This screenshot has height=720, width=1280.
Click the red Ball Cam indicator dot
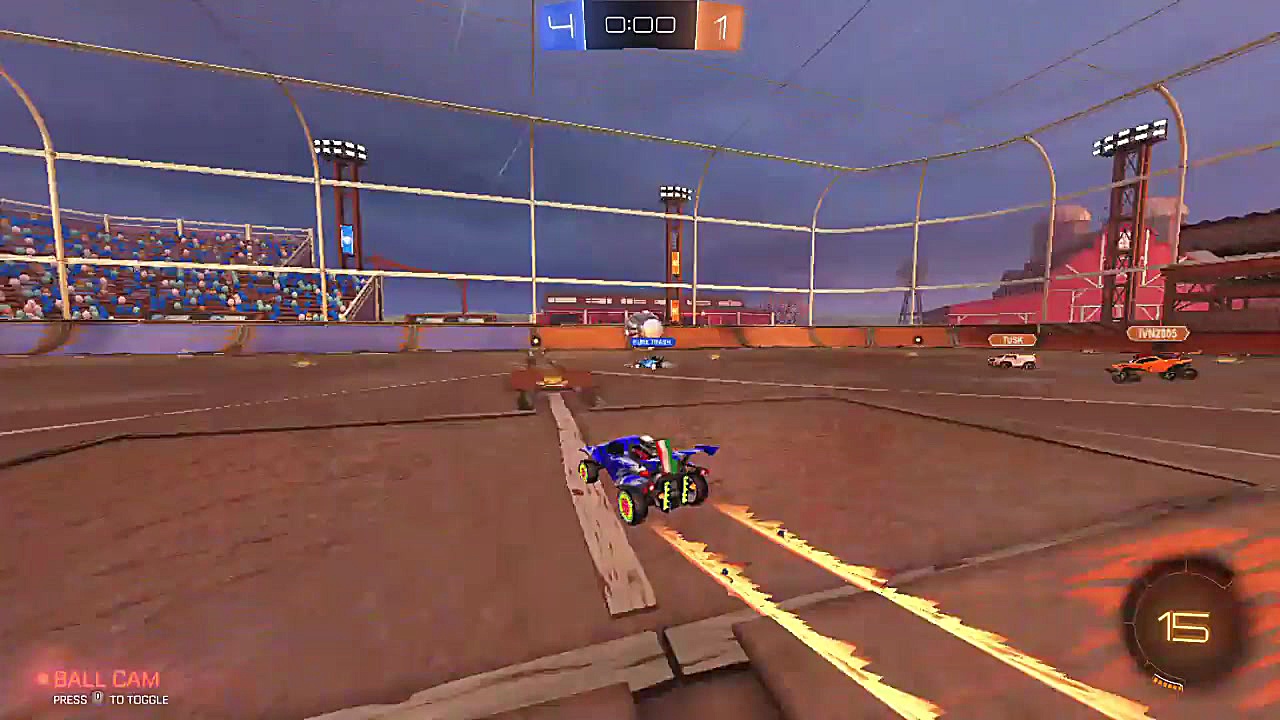(x=42, y=677)
